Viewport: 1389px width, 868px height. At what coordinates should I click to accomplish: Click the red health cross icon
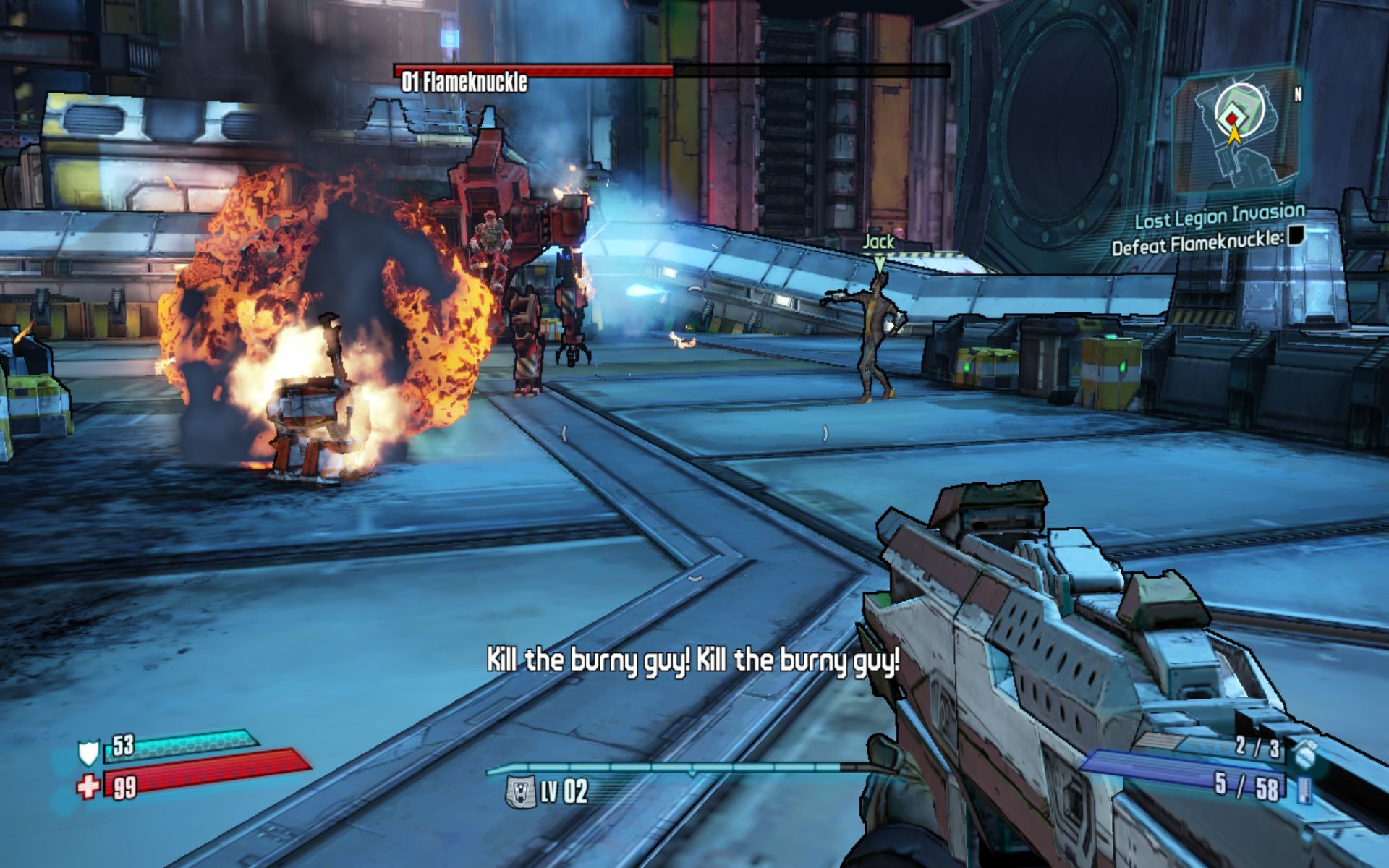[x=88, y=786]
